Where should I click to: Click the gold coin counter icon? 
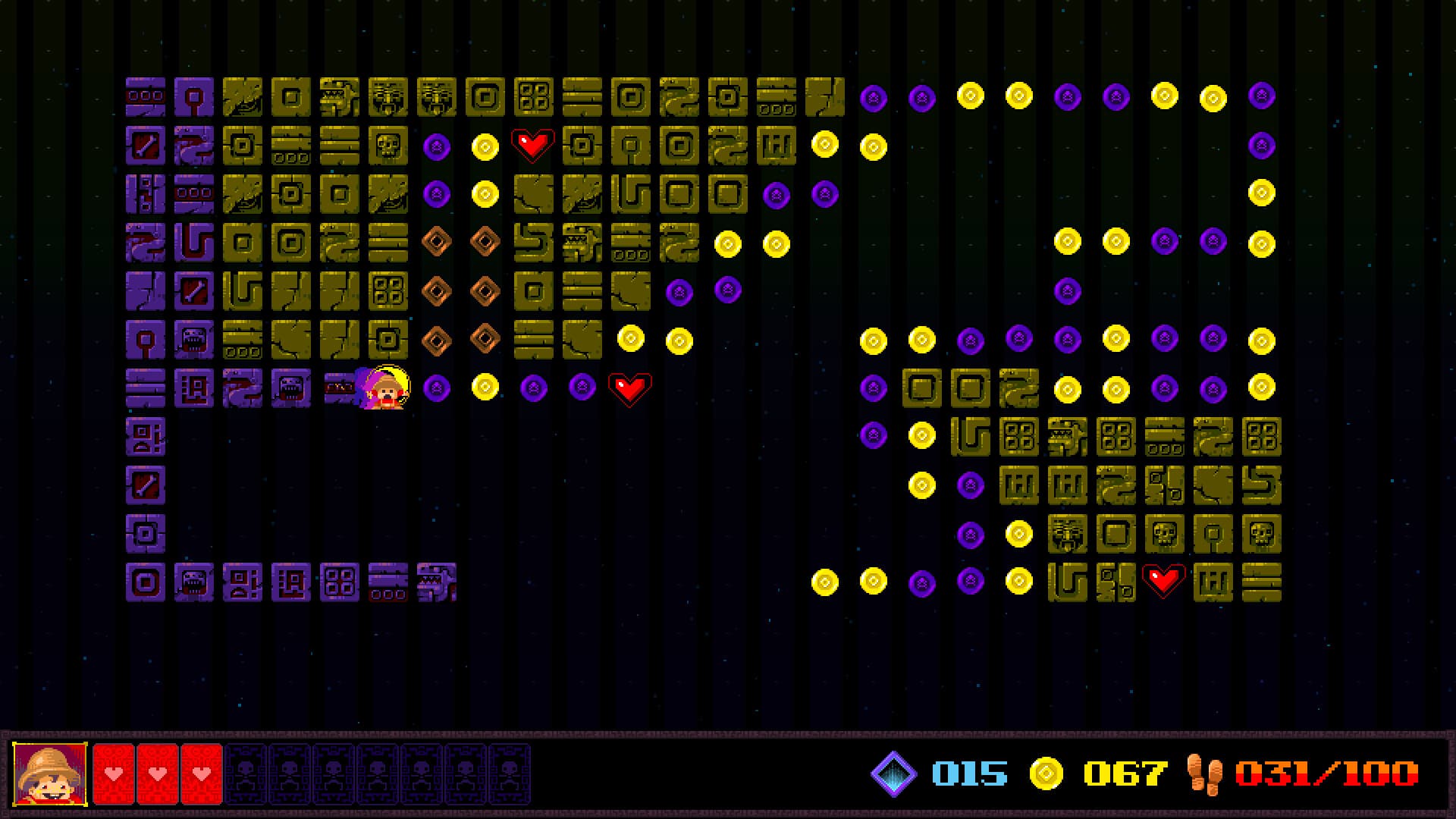pyautogui.click(x=1046, y=773)
